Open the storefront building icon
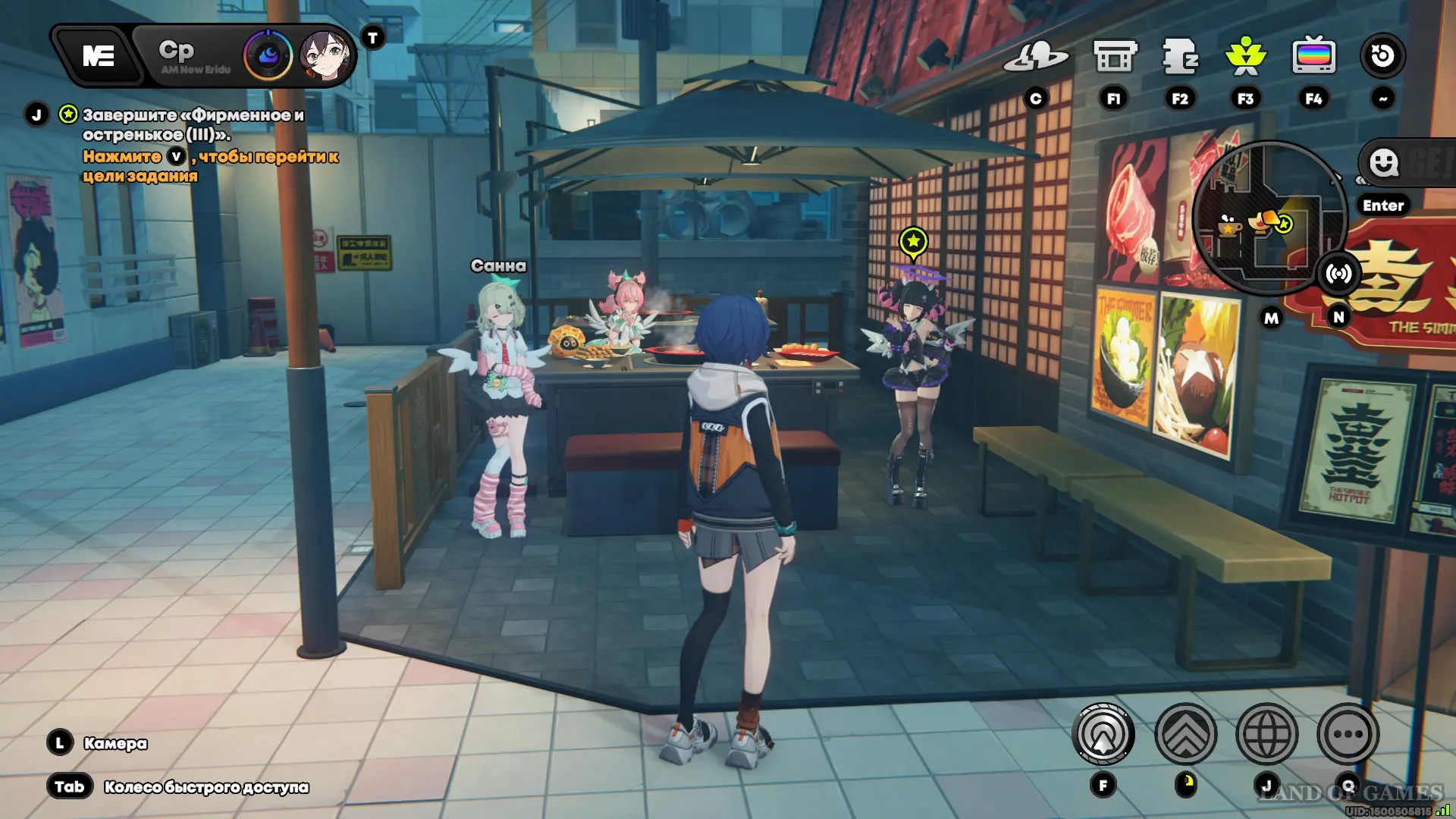This screenshot has width=1456, height=819. pos(1114,56)
